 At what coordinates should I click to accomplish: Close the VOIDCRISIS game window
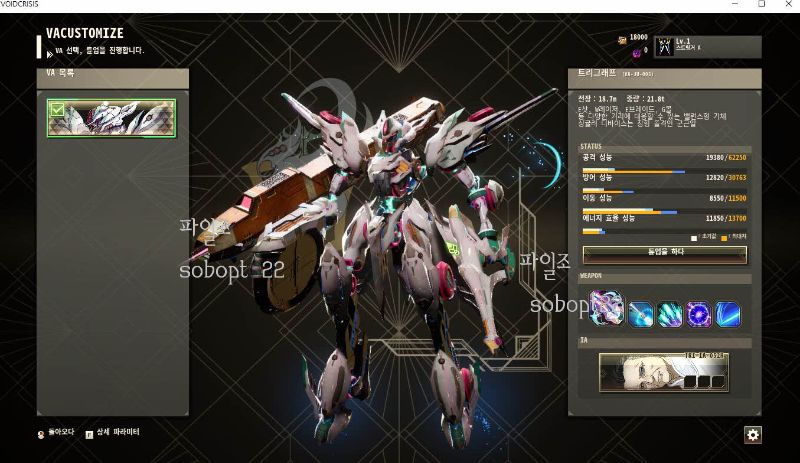tap(786, 5)
